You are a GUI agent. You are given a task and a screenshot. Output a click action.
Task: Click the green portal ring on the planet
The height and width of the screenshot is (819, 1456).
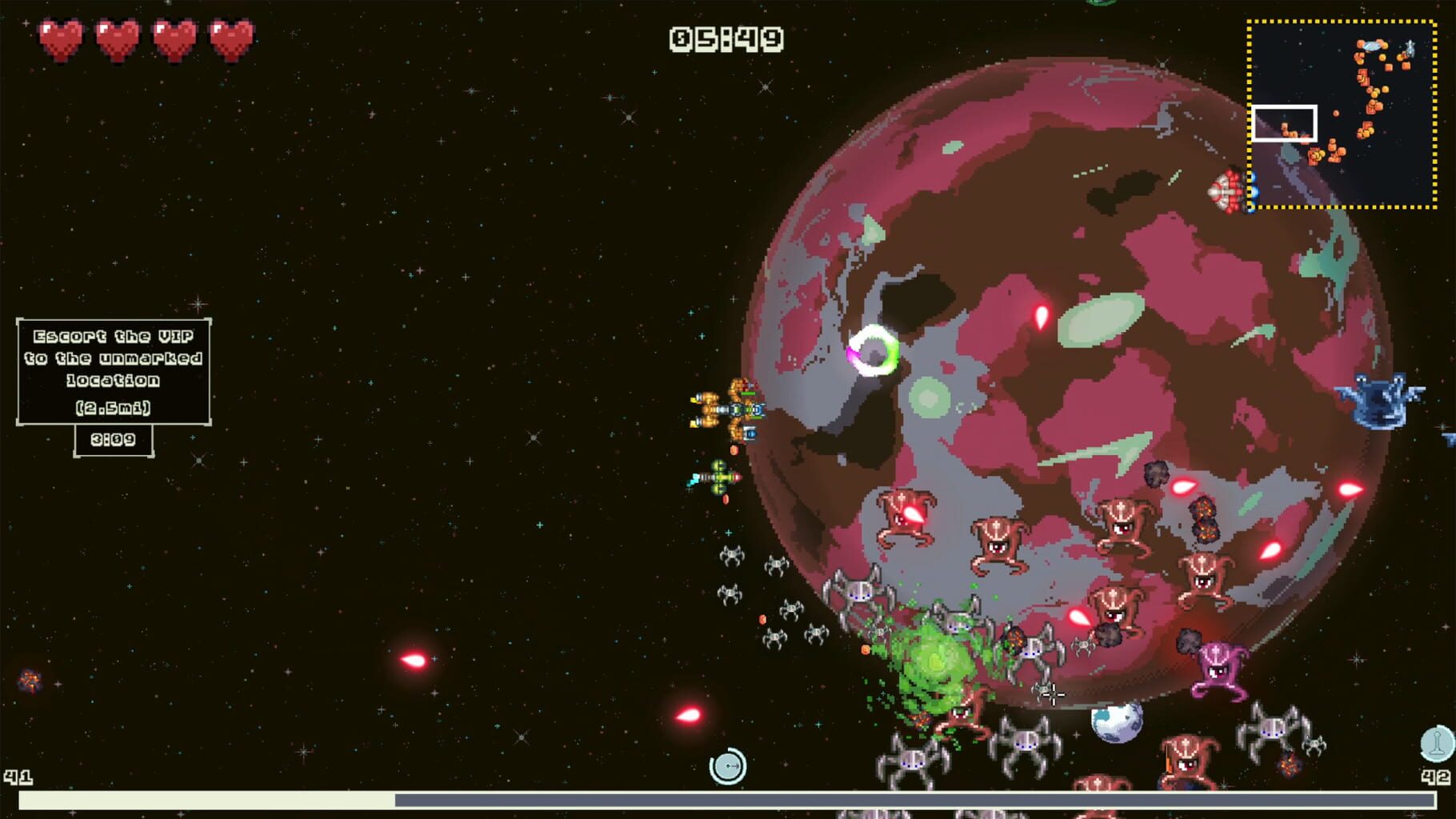[877, 350]
